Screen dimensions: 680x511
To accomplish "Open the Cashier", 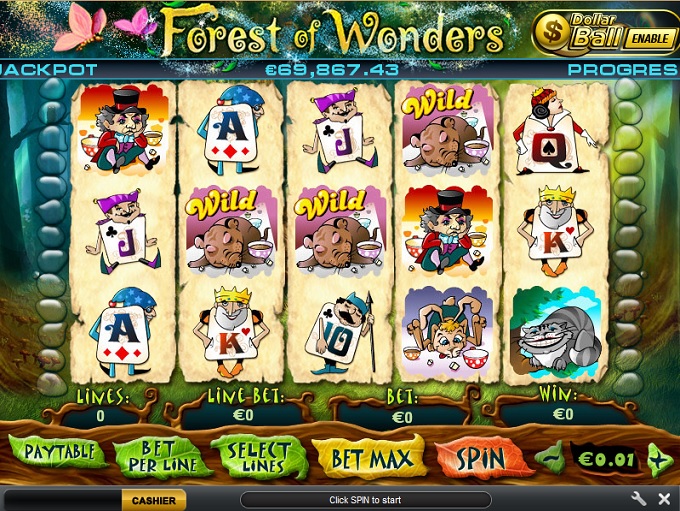I will pos(154,500).
